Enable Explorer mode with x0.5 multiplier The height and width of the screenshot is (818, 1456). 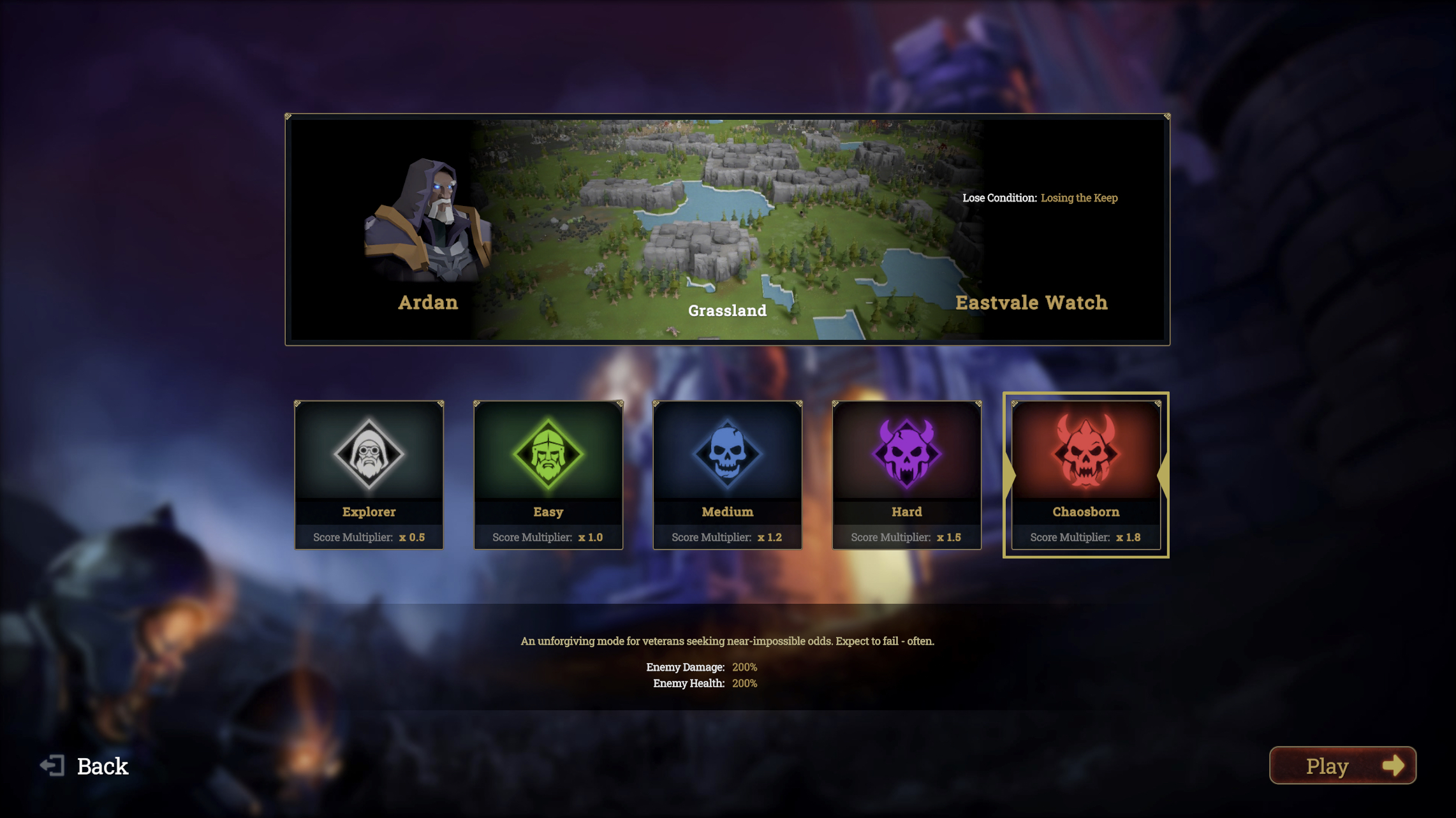(x=369, y=475)
